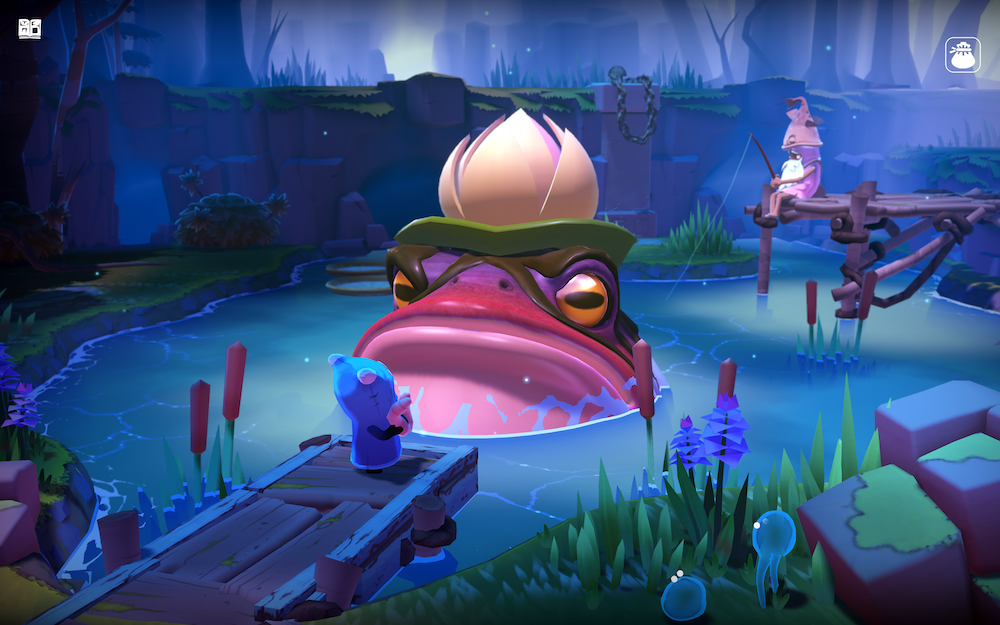Image resolution: width=1000 pixels, height=625 pixels.
Task: Open the journal book icon
Action: point(30,28)
